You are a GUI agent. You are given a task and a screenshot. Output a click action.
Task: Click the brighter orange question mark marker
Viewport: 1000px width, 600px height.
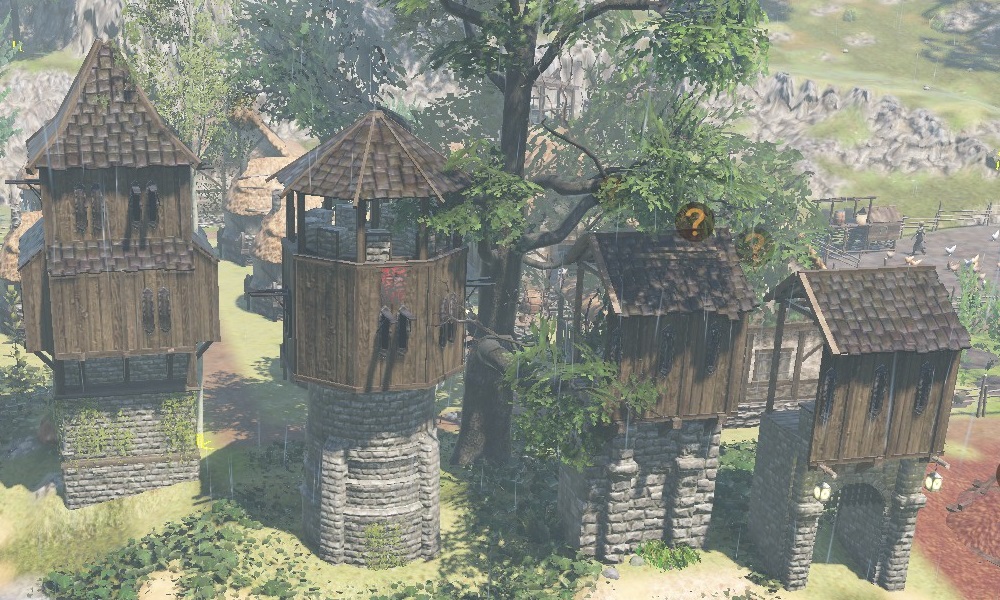(x=694, y=221)
